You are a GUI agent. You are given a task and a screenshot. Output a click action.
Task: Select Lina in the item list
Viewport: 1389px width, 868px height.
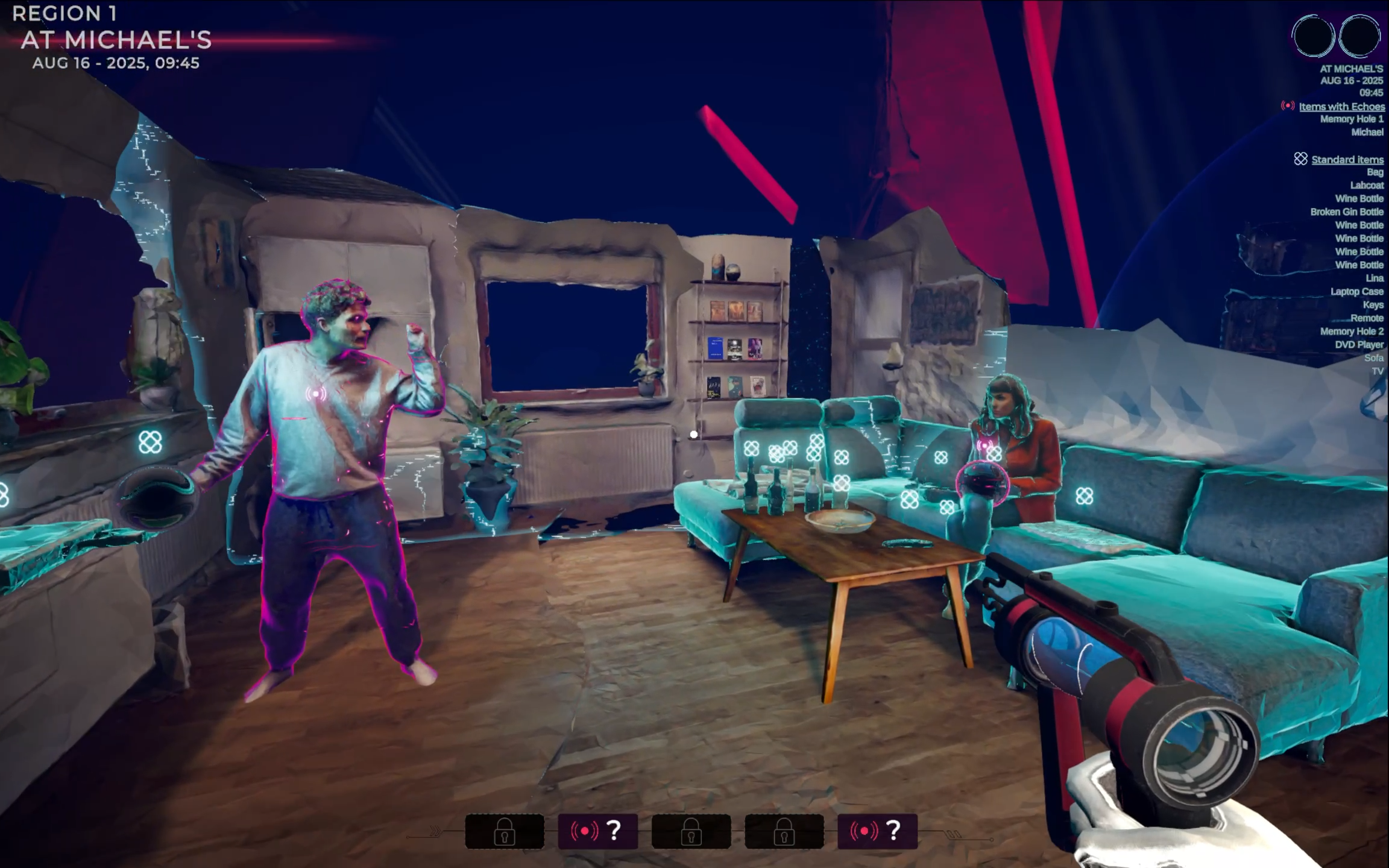(x=1374, y=278)
